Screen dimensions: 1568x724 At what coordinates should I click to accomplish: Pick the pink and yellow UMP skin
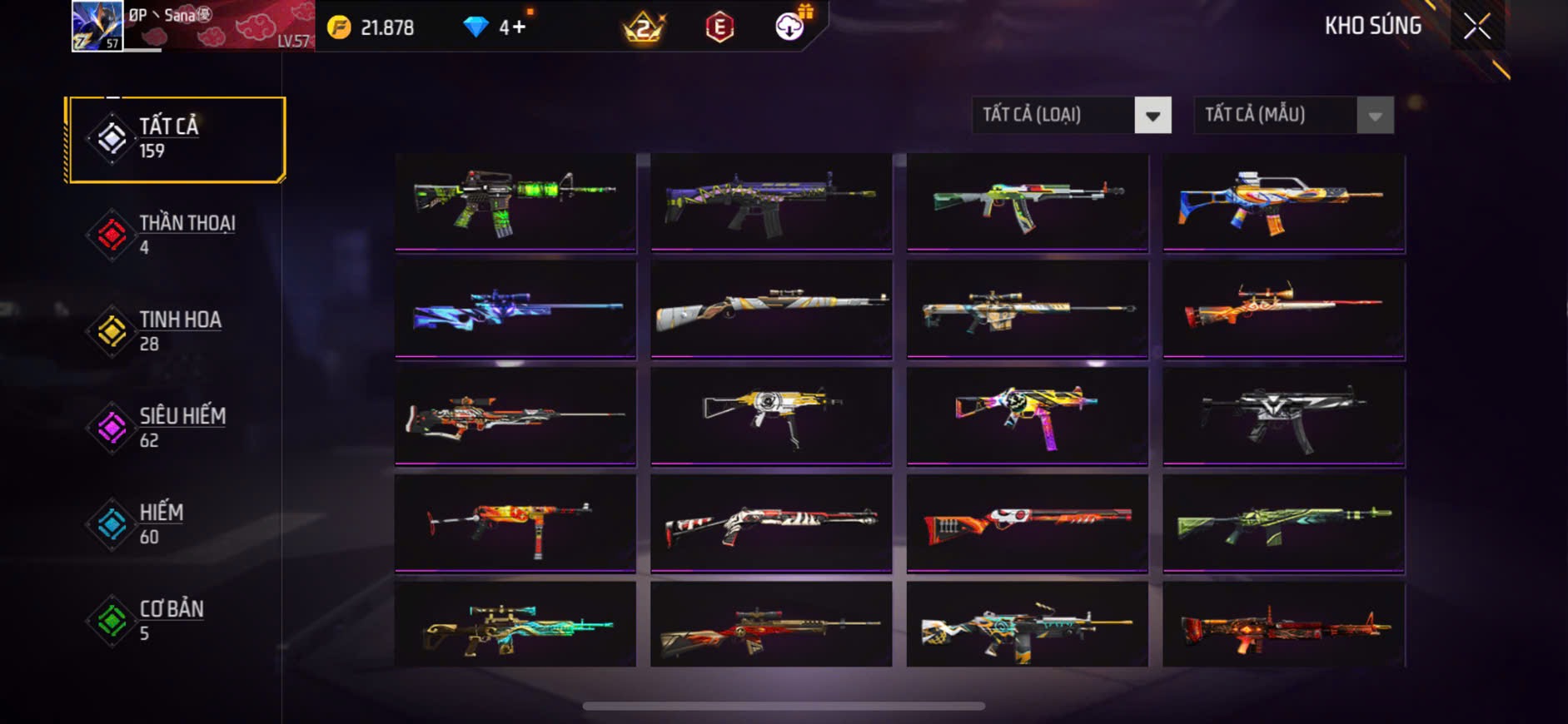[x=1027, y=414]
